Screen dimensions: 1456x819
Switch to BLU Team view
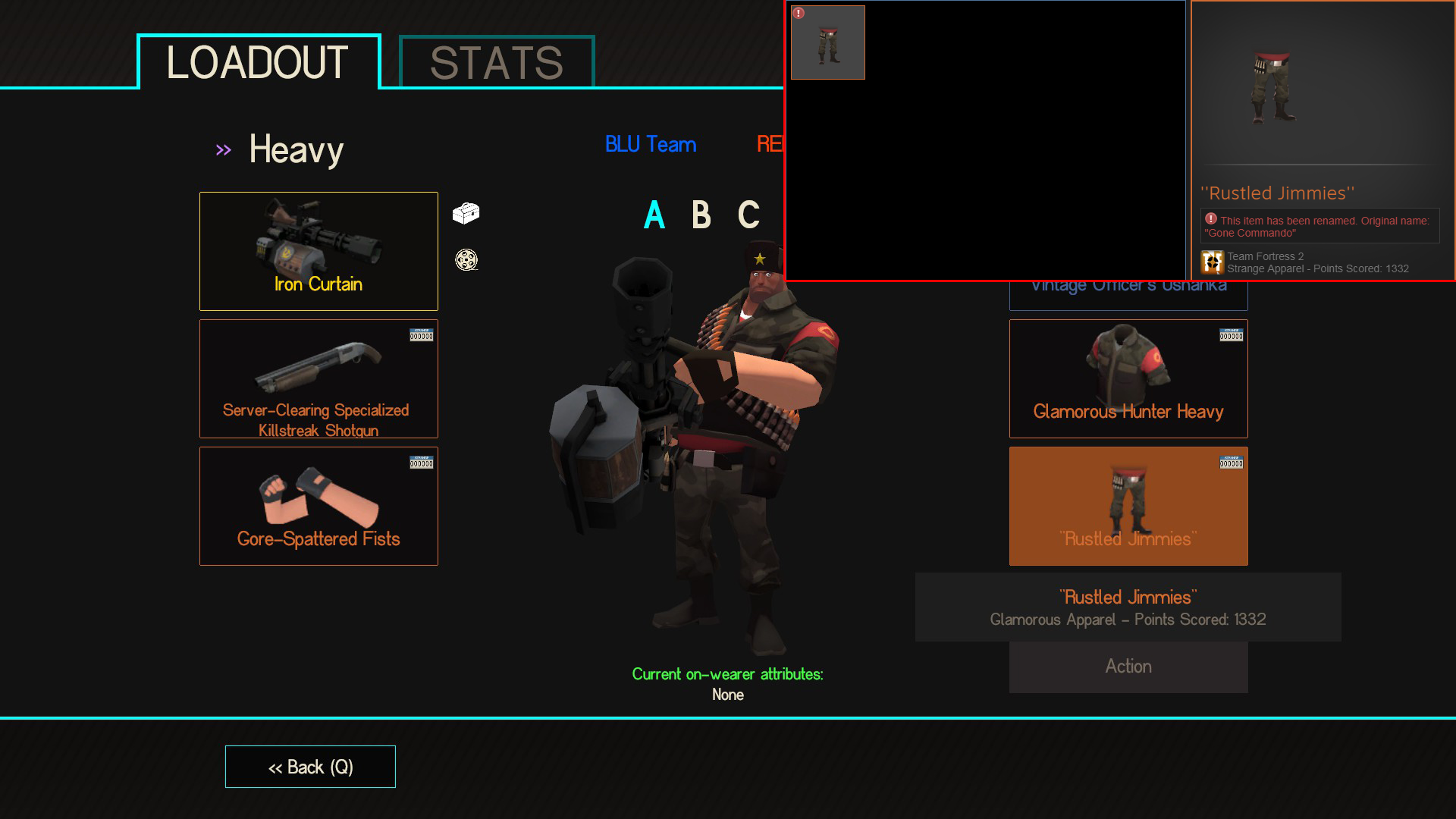point(651,144)
